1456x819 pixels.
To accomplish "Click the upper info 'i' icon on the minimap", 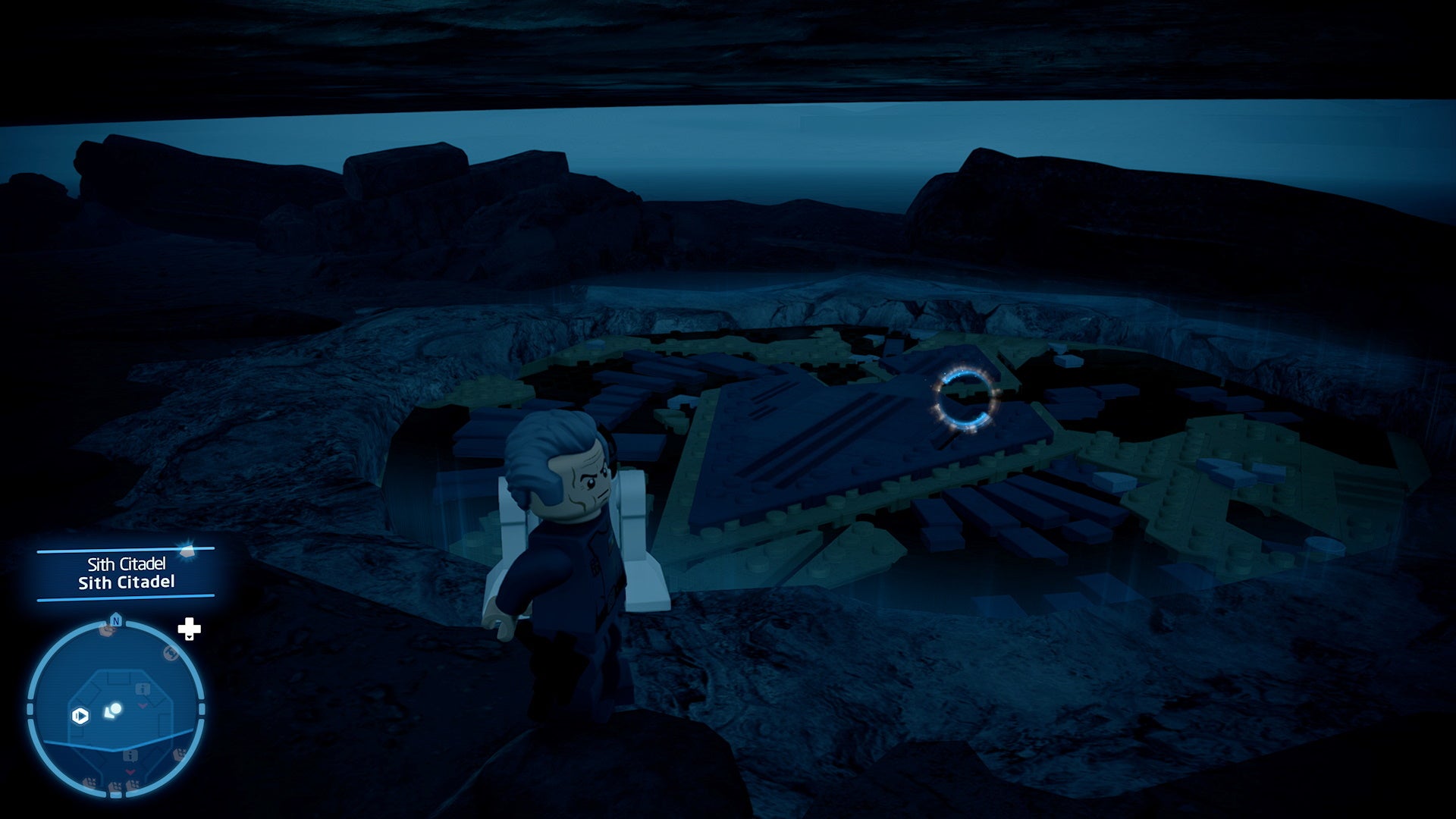I will [142, 689].
